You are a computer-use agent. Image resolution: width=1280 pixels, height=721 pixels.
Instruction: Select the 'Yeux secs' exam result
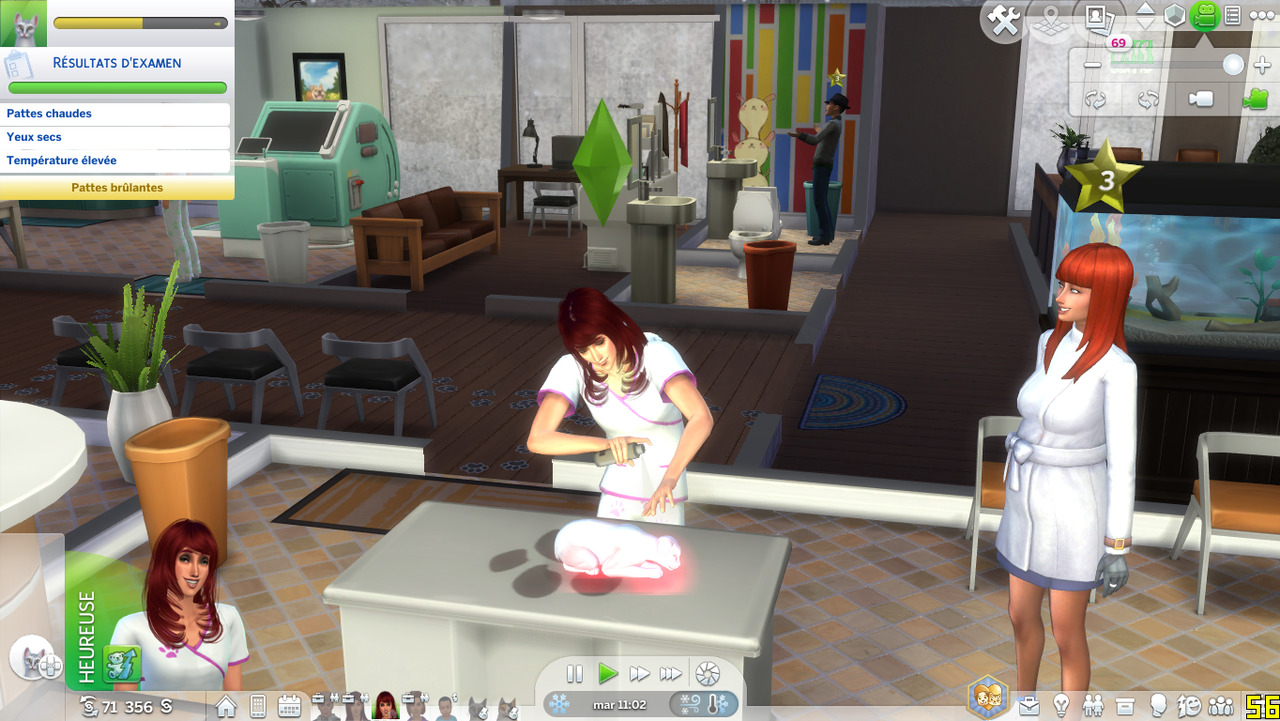pyautogui.click(x=116, y=137)
